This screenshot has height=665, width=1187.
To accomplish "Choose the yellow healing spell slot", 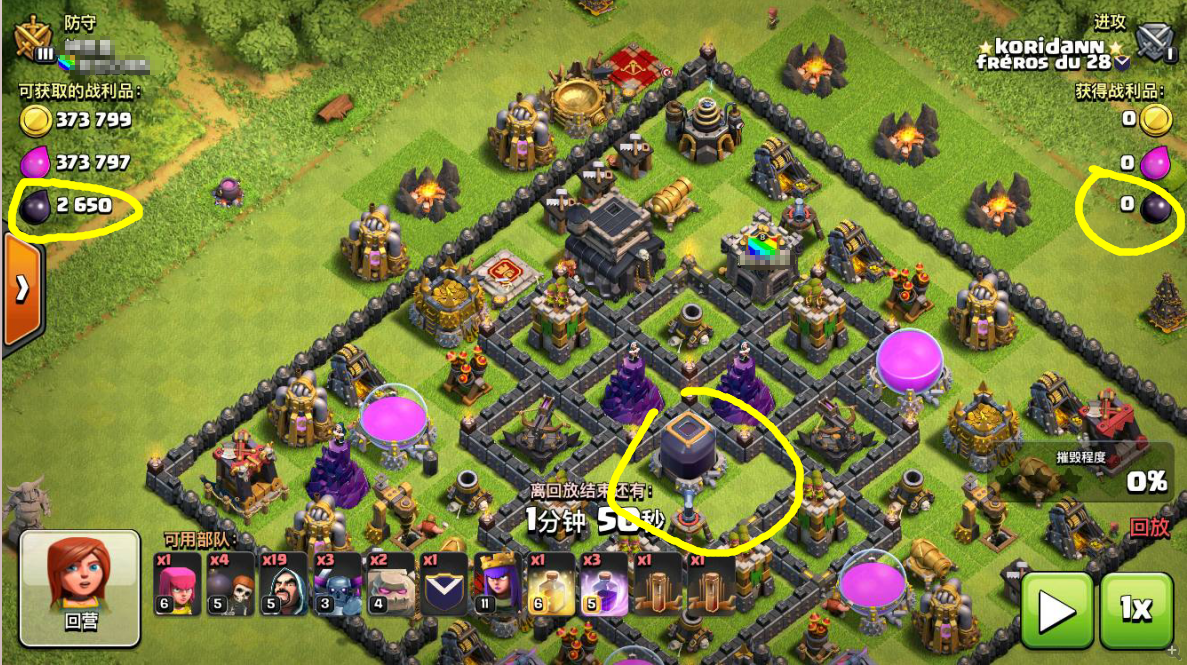I will coord(550,584).
